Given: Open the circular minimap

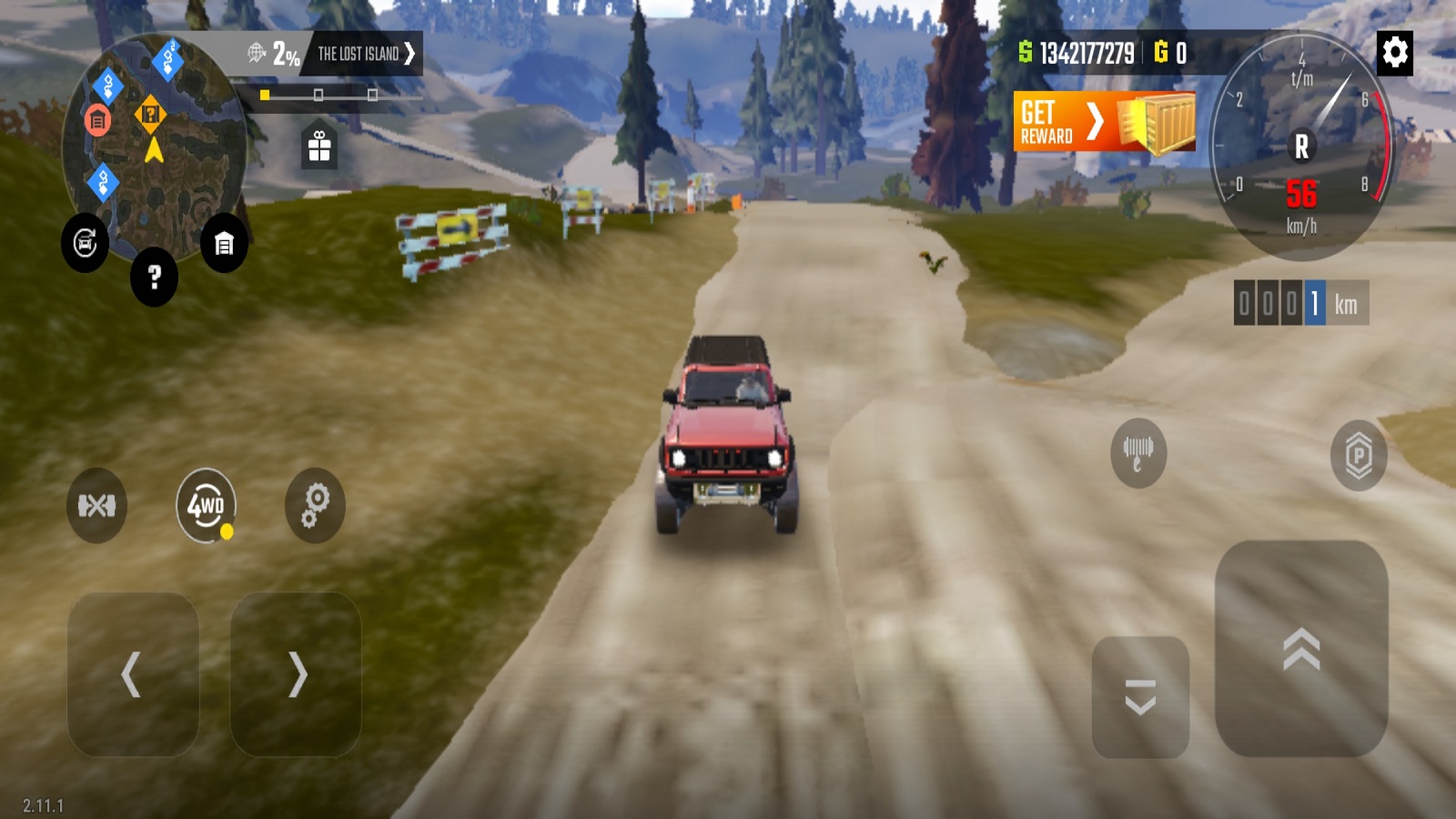Looking at the screenshot, I should pos(155,173).
